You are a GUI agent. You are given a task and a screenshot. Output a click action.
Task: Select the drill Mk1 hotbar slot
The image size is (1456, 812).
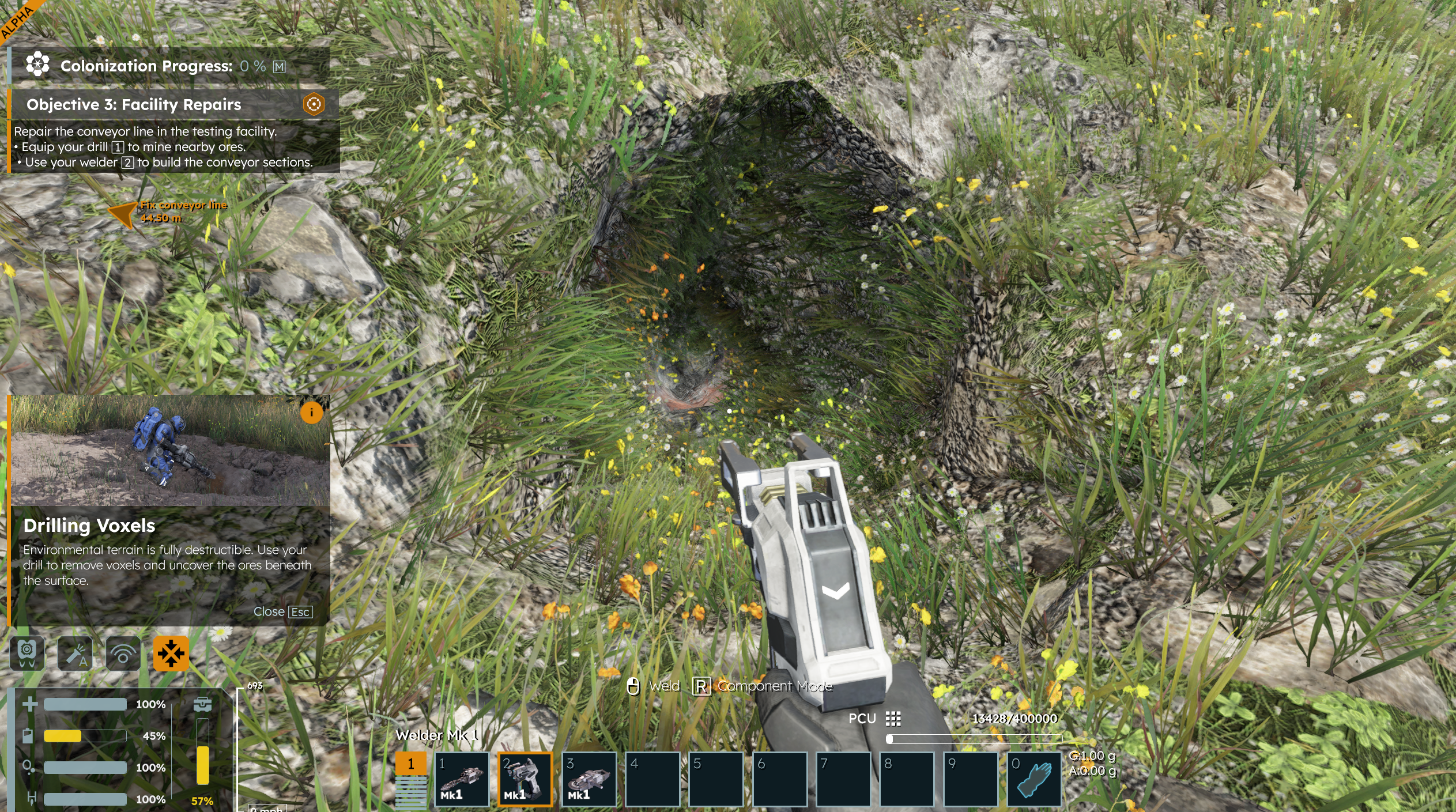coord(461,779)
